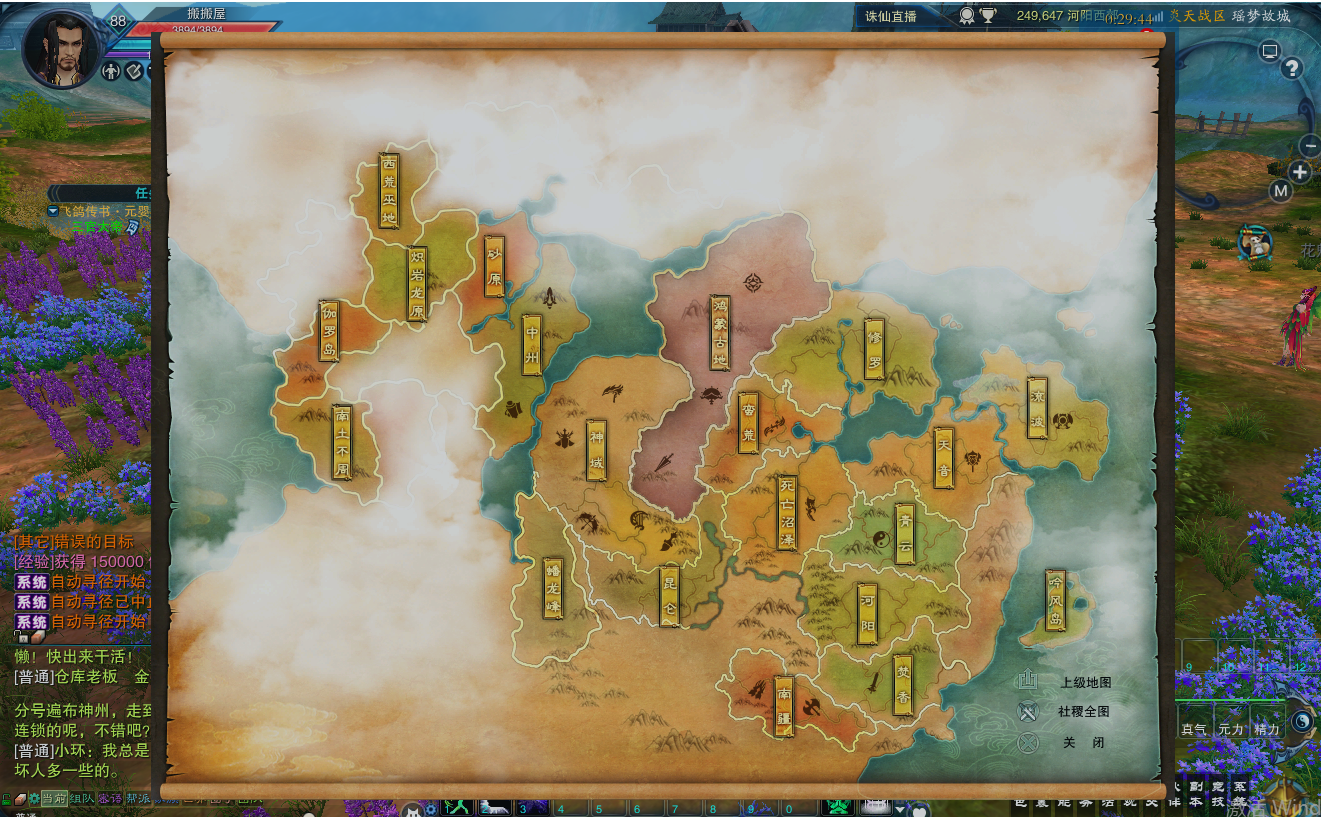This screenshot has height=817, width=1321.
Task: Click the 社稷全图 full map icon
Action: (x=1028, y=712)
